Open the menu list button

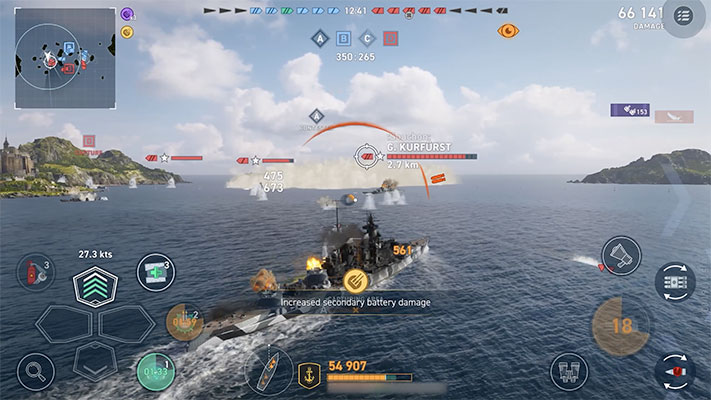(684, 16)
